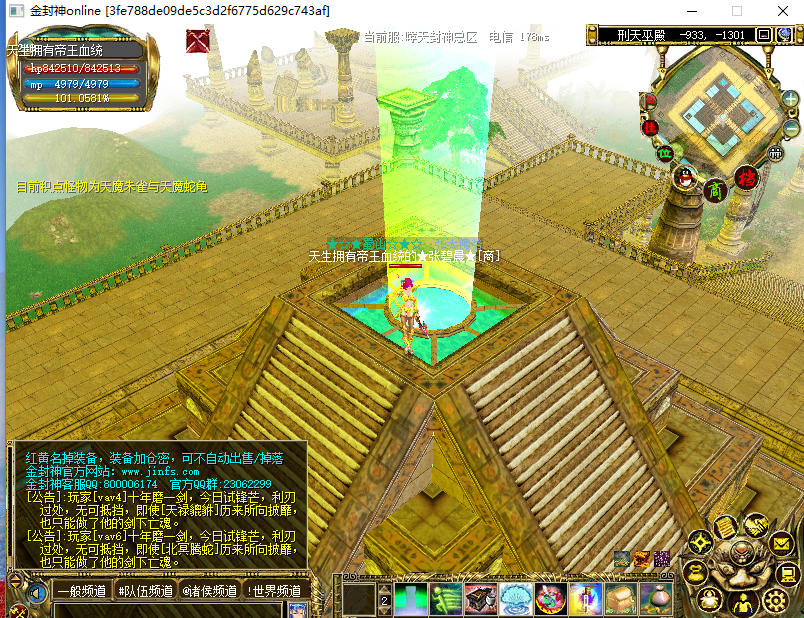Close the game window
The width and height of the screenshot is (804, 618).
tap(781, 10)
